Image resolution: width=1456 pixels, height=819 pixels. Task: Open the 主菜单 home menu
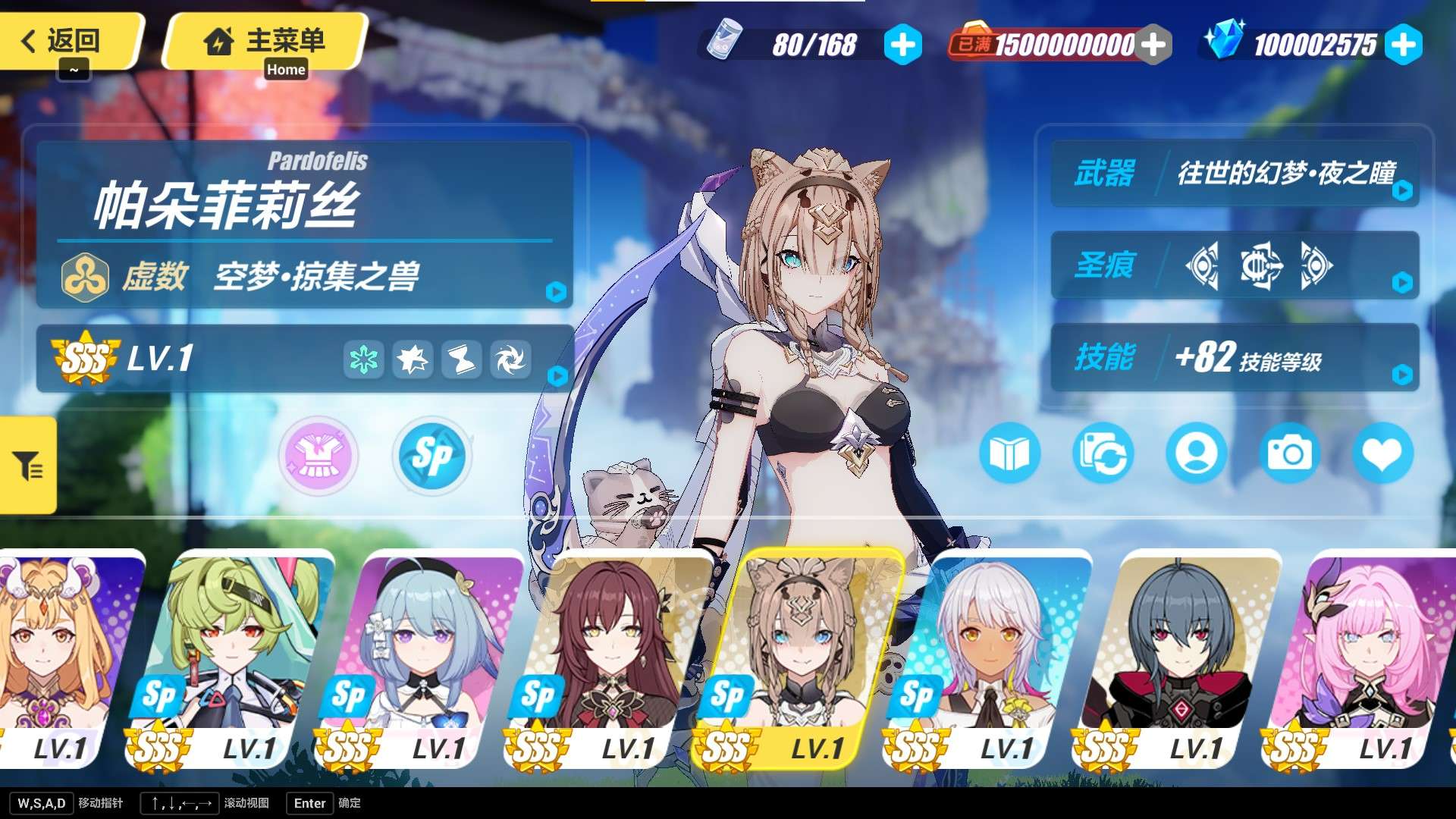pos(265,41)
